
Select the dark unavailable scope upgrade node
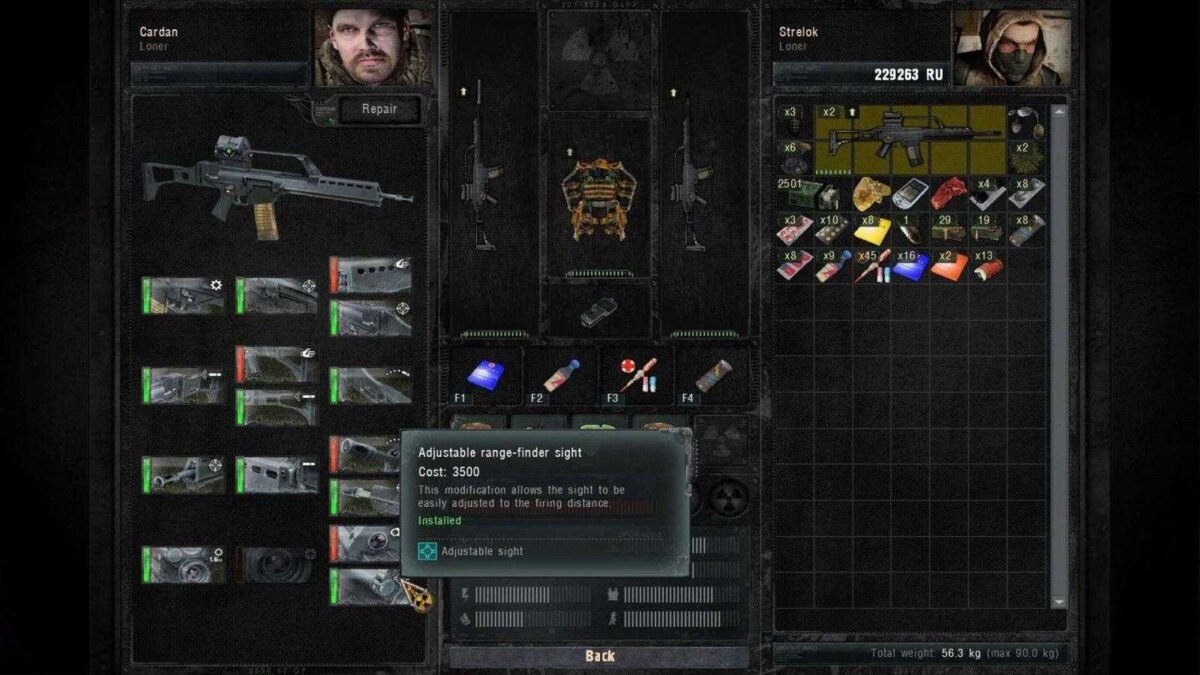pyautogui.click(x=275, y=565)
